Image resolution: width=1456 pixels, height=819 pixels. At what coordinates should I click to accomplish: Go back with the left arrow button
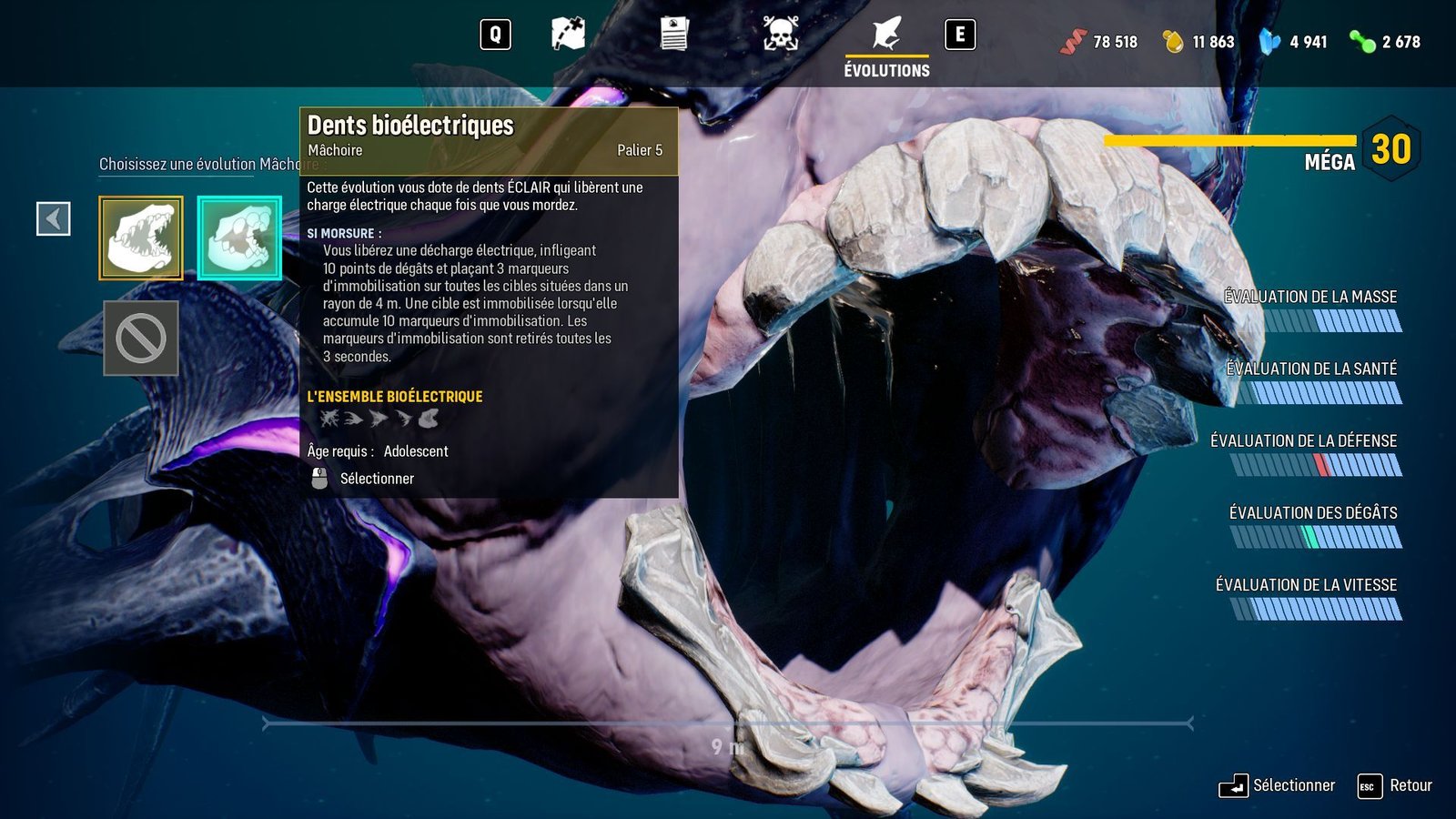pos(54,219)
